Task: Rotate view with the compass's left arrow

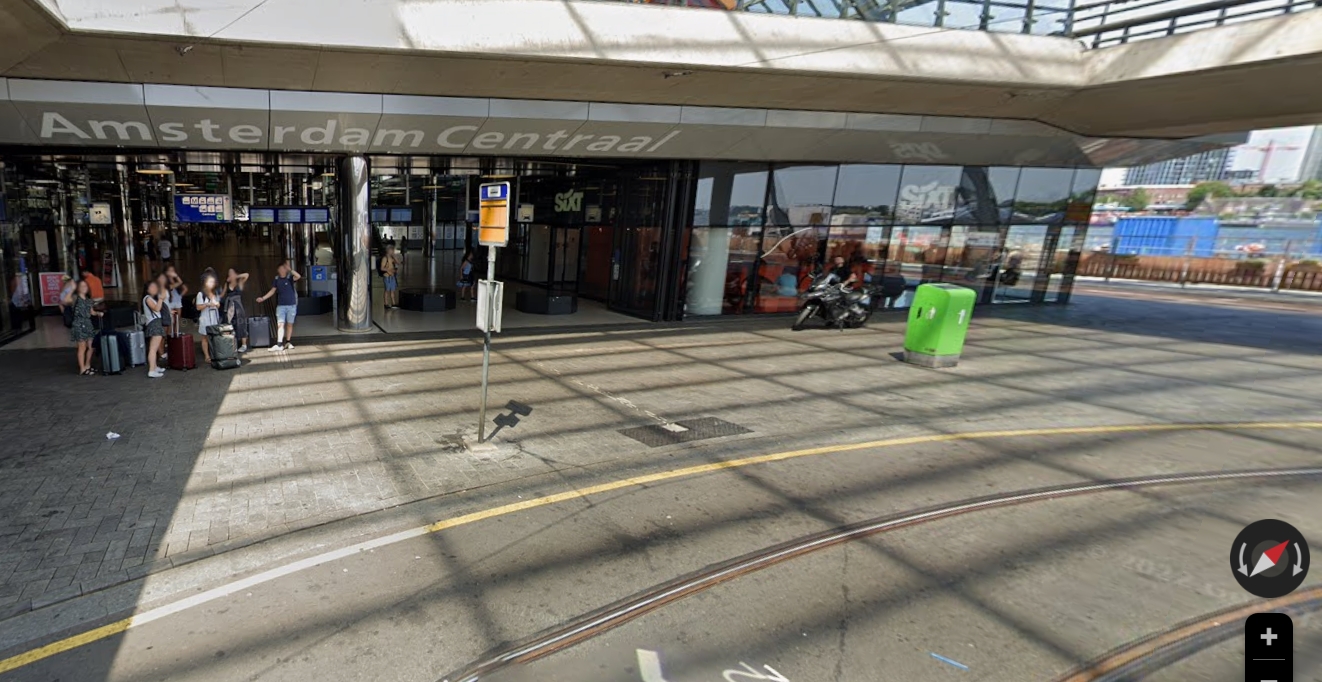Action: (1243, 559)
